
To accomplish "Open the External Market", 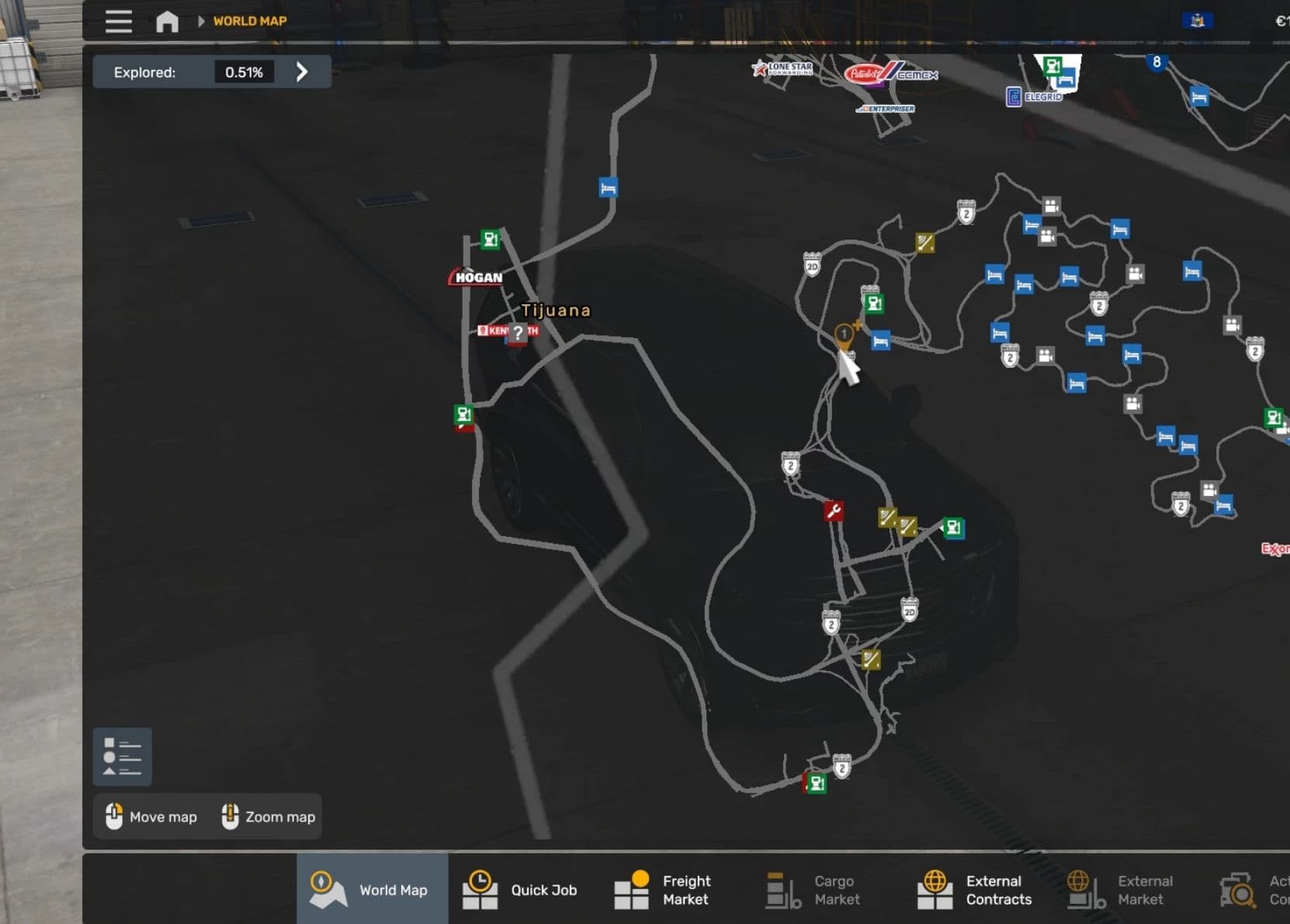I will pyautogui.click(x=1121, y=889).
